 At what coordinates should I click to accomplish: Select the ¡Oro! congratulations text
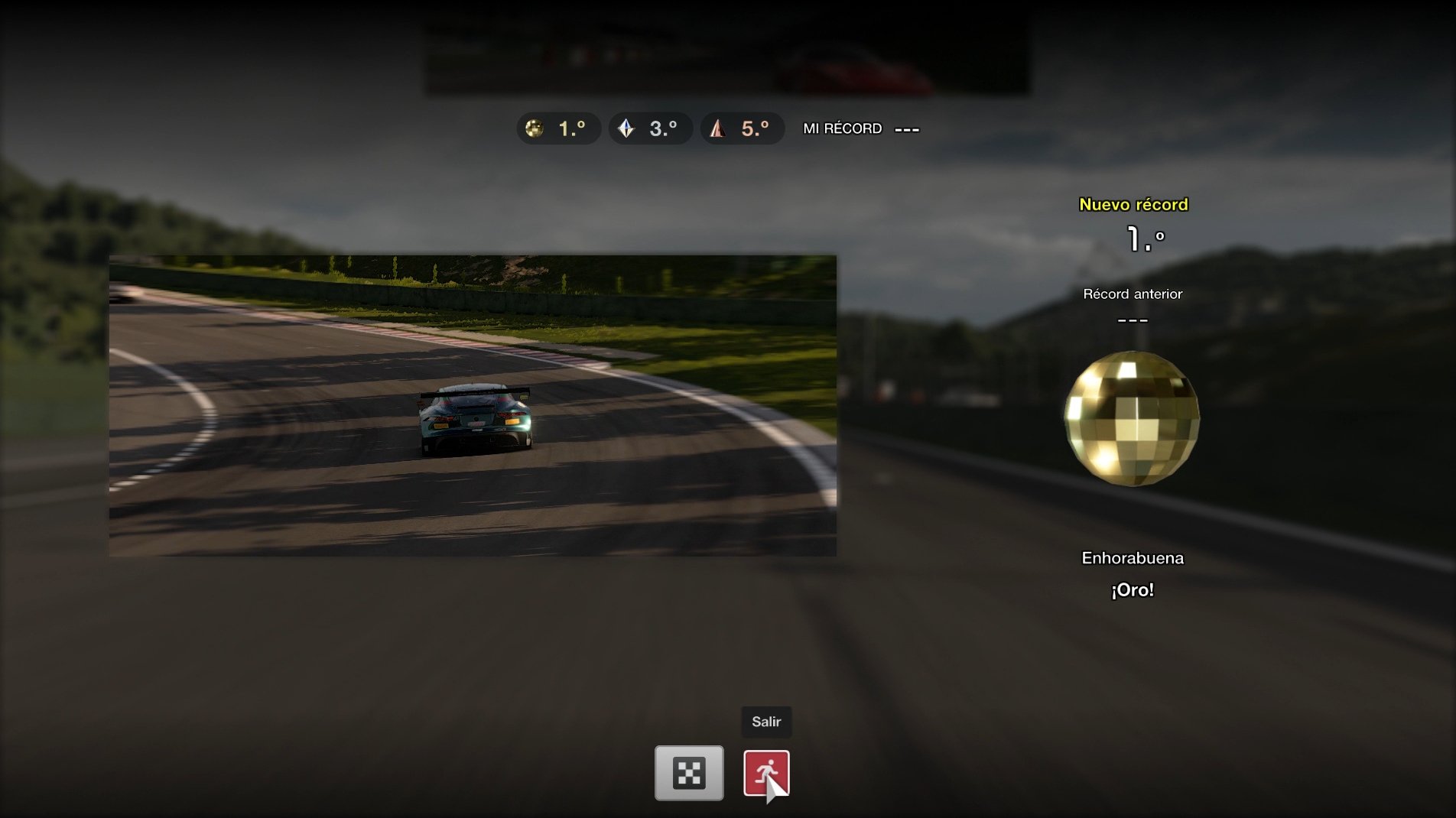pyautogui.click(x=1133, y=589)
